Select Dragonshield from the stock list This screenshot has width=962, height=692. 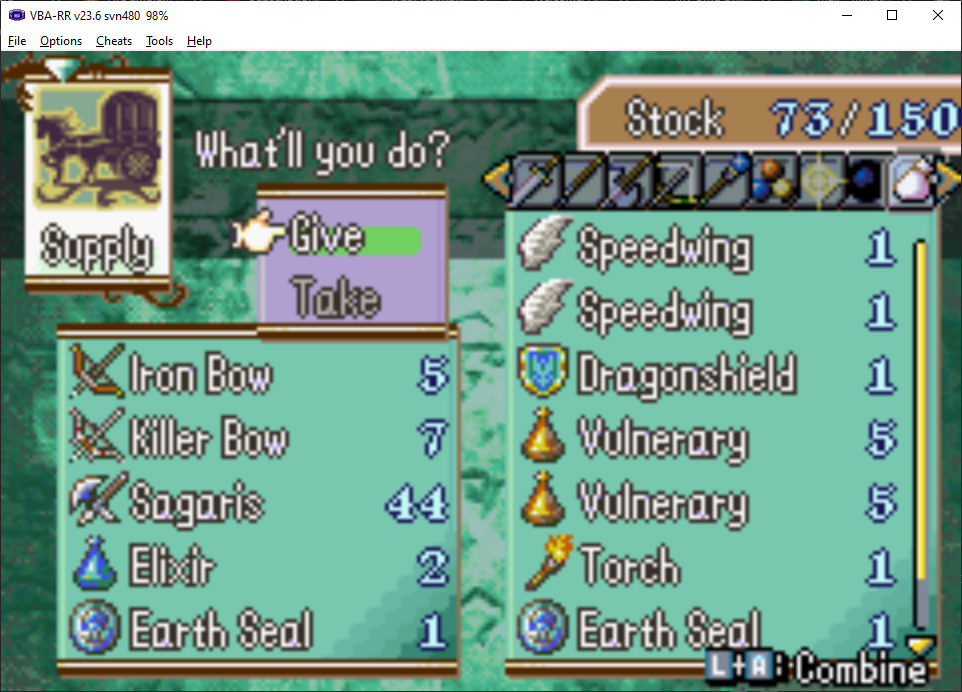(686, 376)
